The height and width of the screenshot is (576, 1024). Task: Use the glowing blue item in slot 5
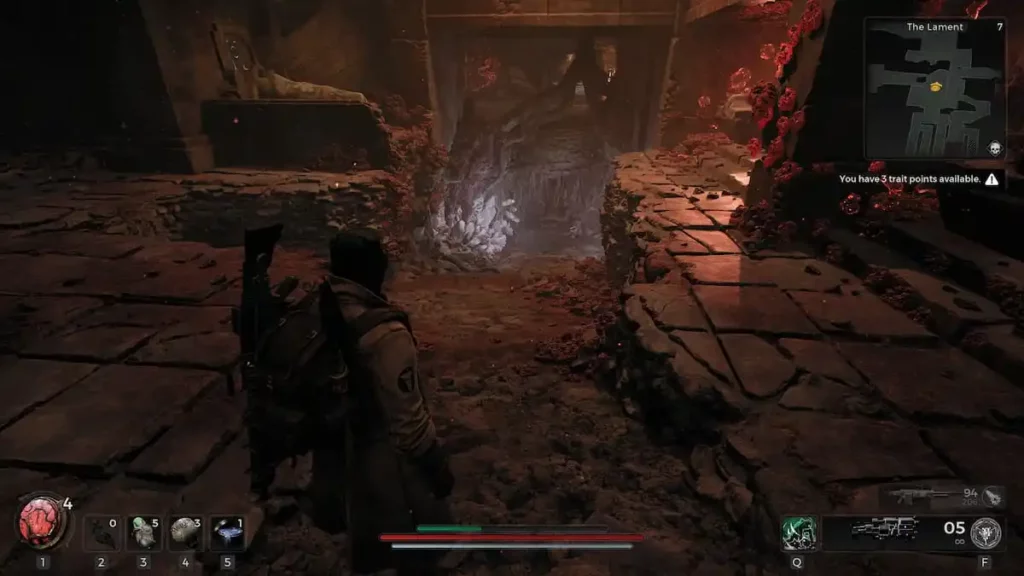pos(227,533)
